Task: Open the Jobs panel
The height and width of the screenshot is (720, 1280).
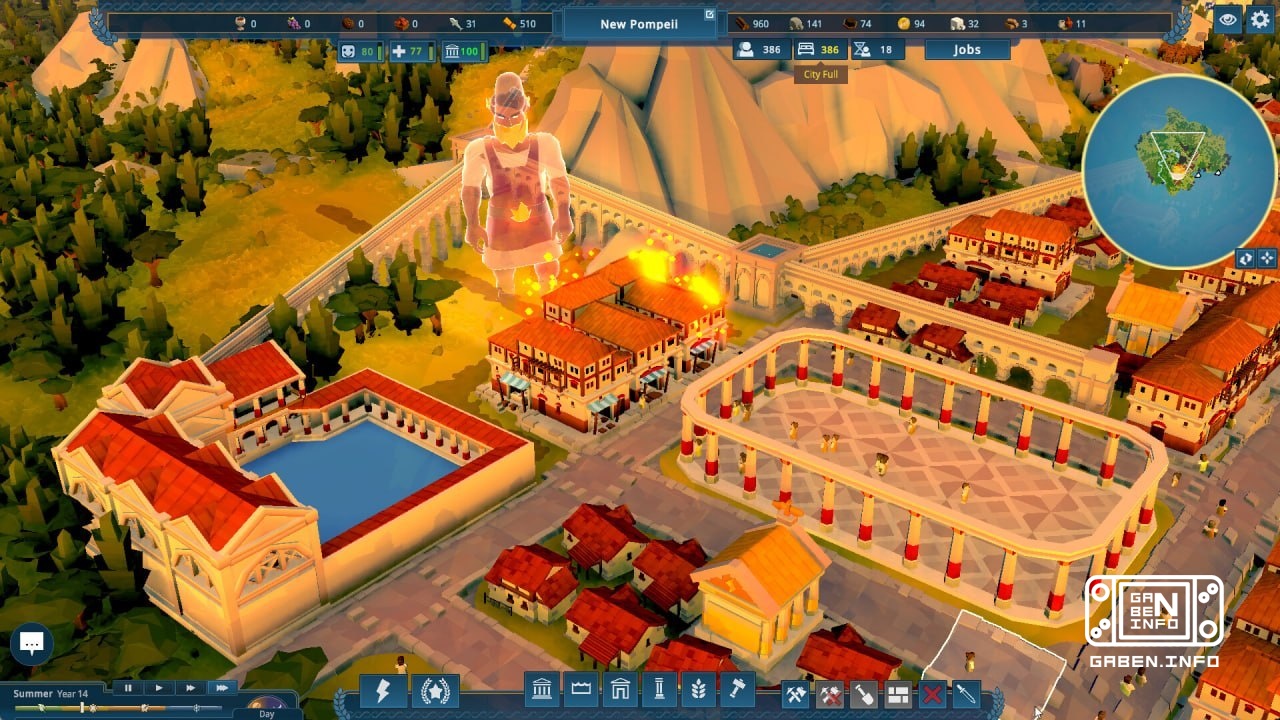Action: [x=966, y=49]
